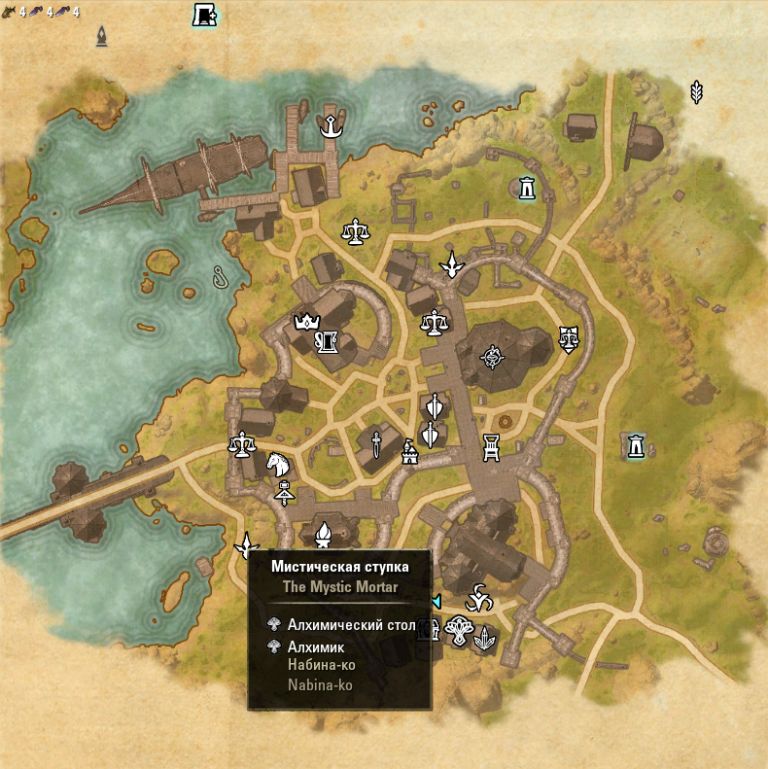Open the scroll icon beside the crown
Image resolution: width=768 pixels, height=769 pixels.
(326, 343)
